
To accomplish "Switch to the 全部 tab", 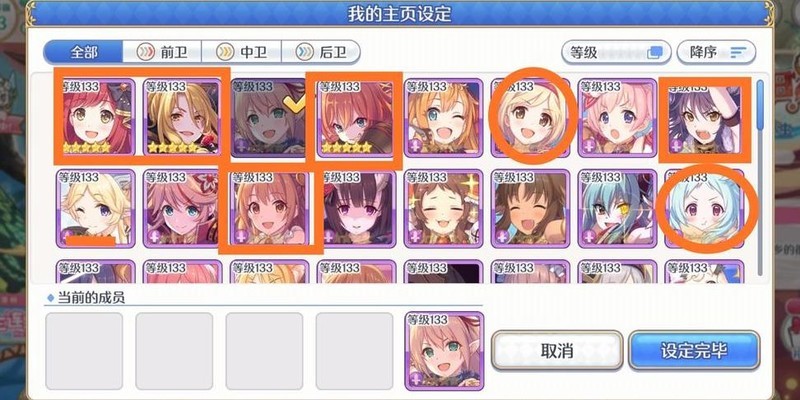I will [82, 52].
